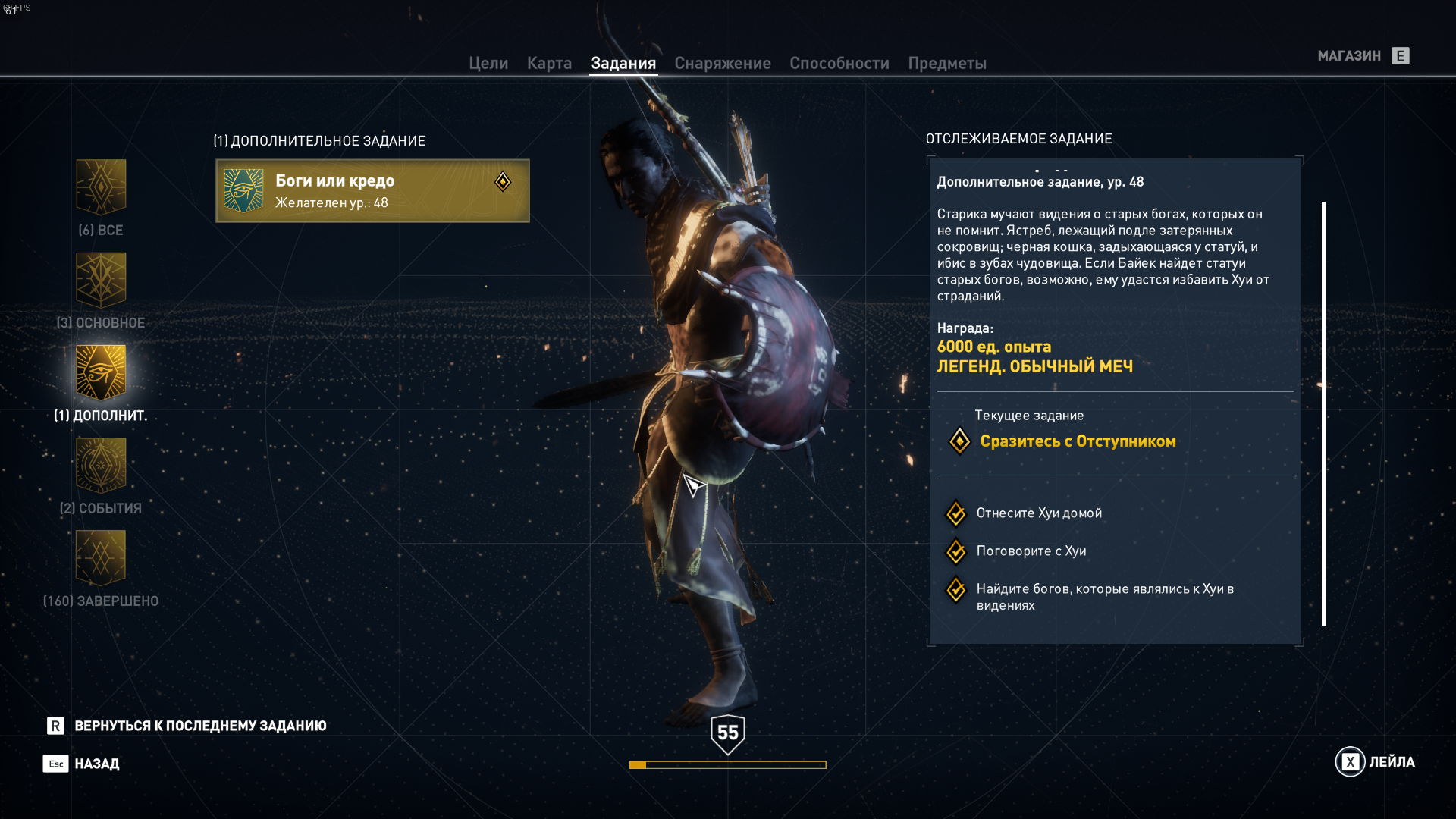Click the quest description scrollbar
This screenshot has width=1456, height=819.
click(x=1323, y=413)
